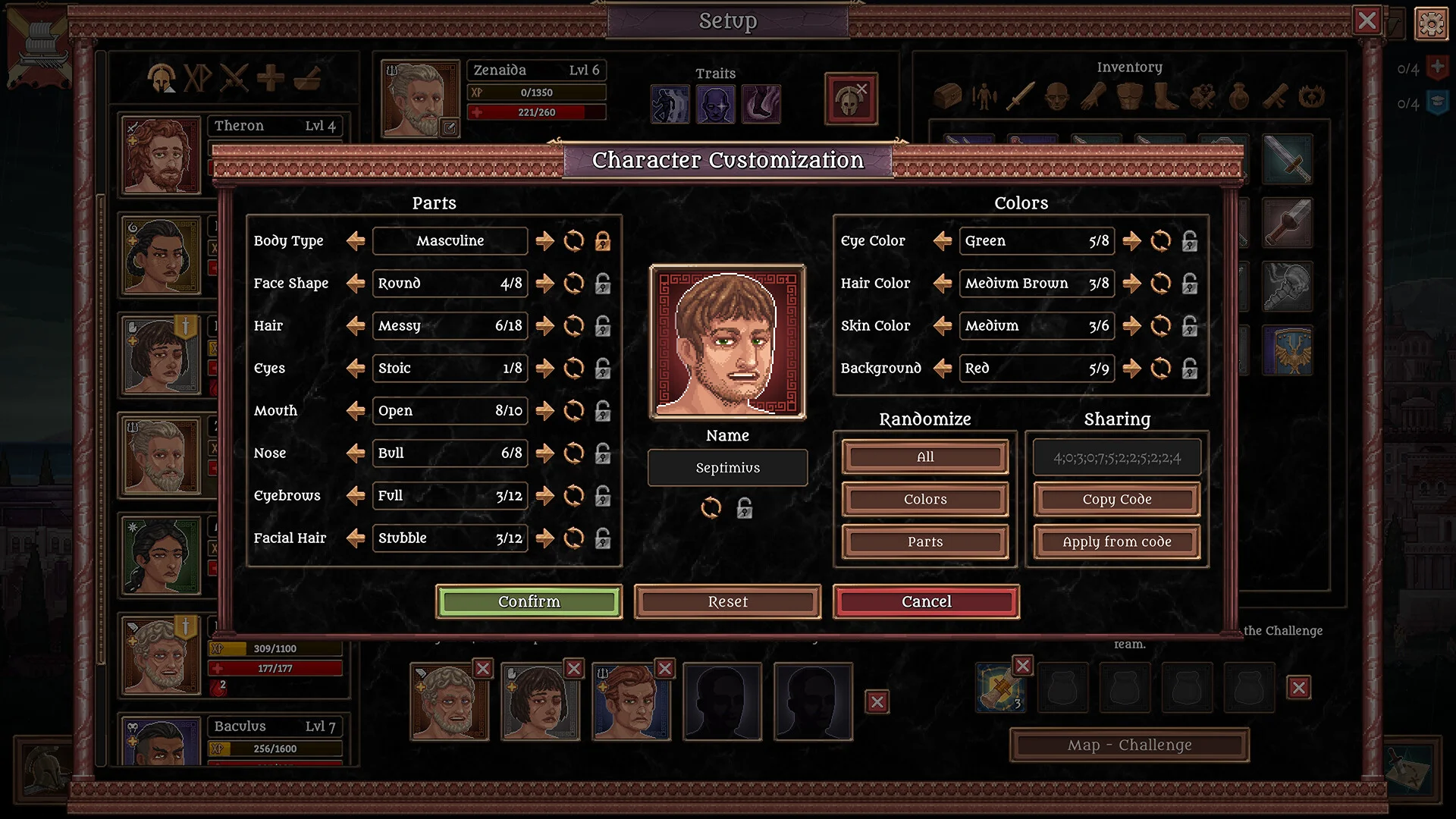Image resolution: width=1456 pixels, height=819 pixels.
Task: Lock the Skin Color setting
Action: [x=1190, y=326]
